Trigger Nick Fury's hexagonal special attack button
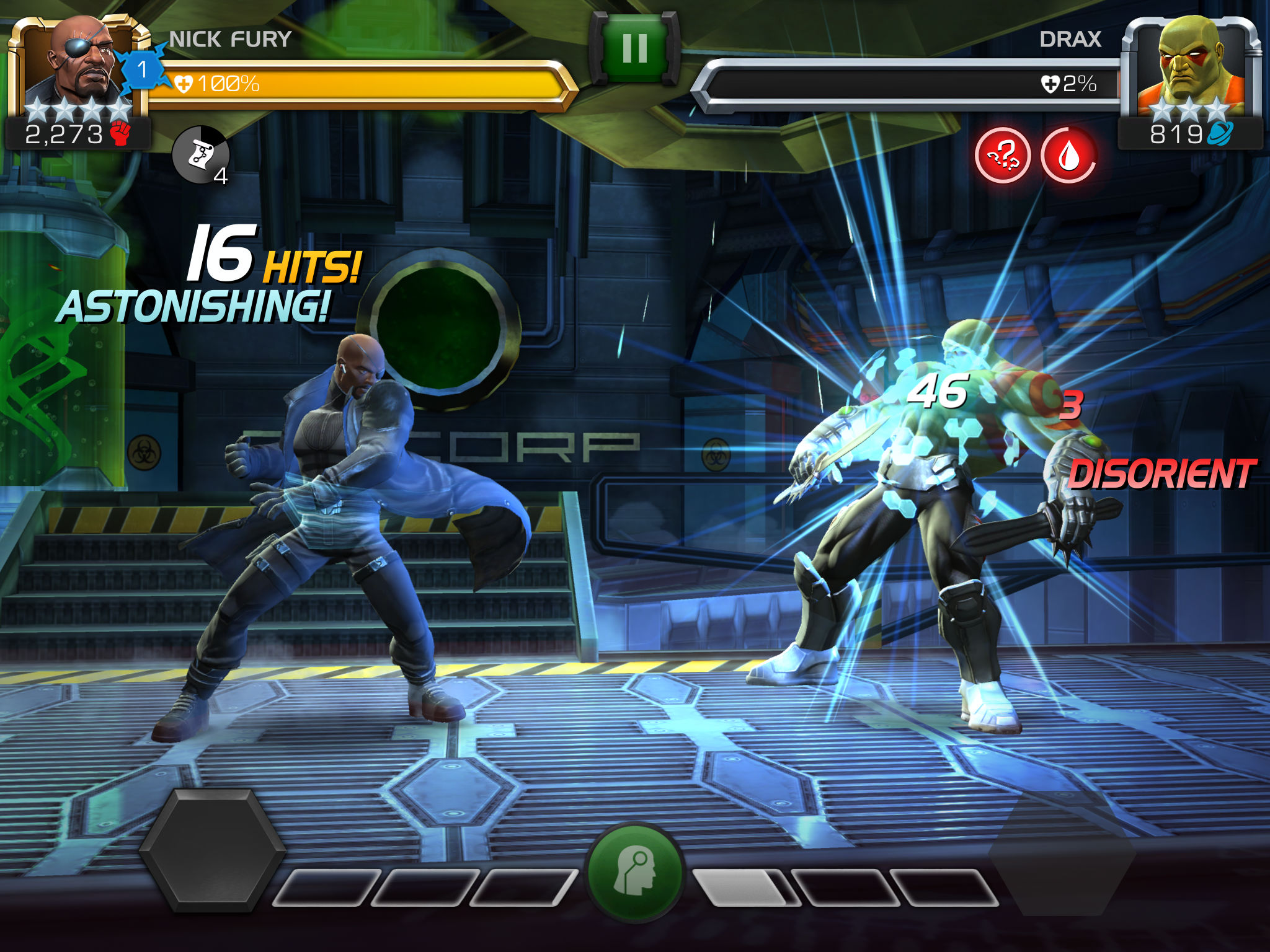This screenshot has height=952, width=1270. coord(213,850)
